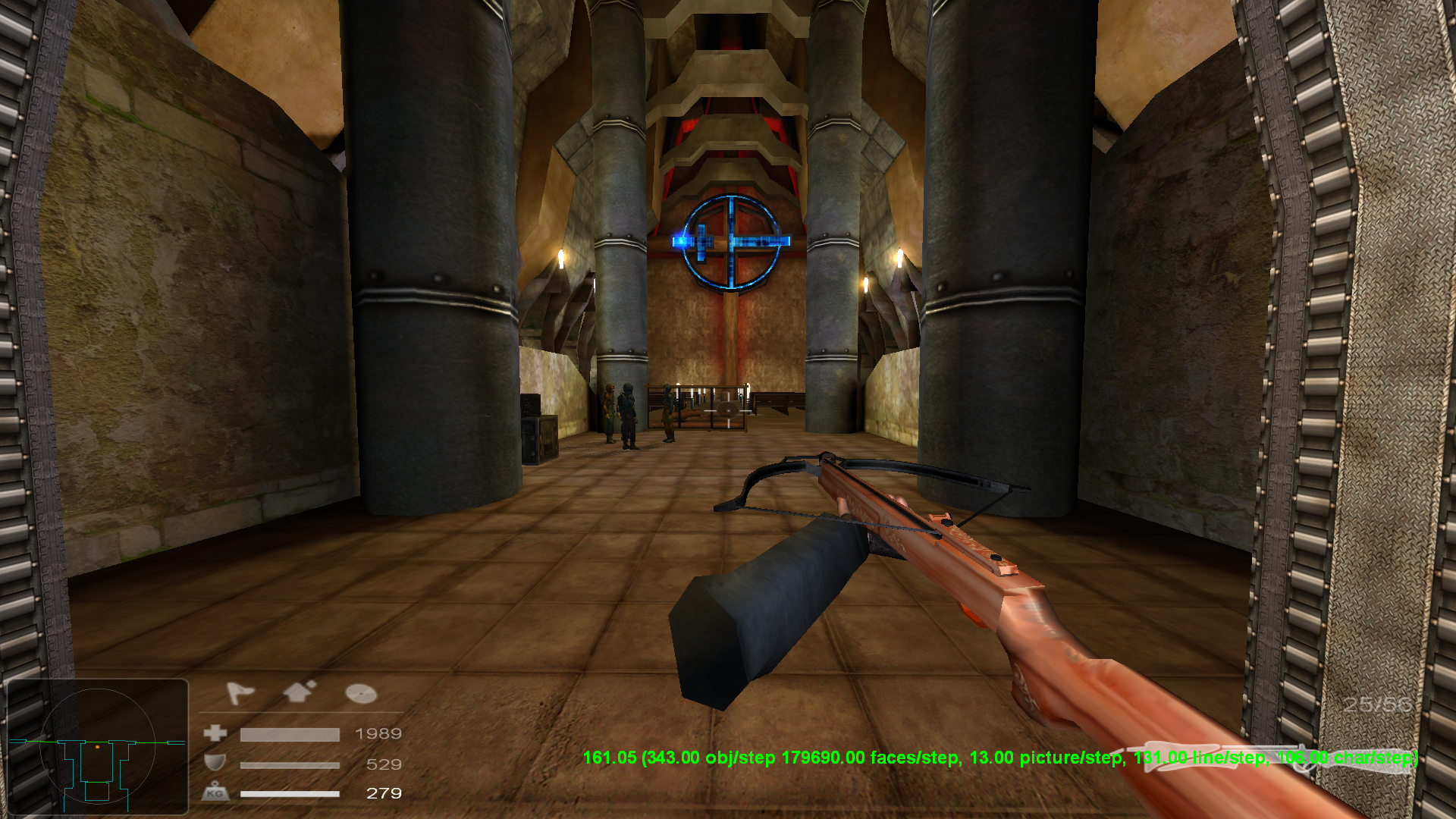Click the health cross icon
1456x819 pixels.
click(216, 733)
